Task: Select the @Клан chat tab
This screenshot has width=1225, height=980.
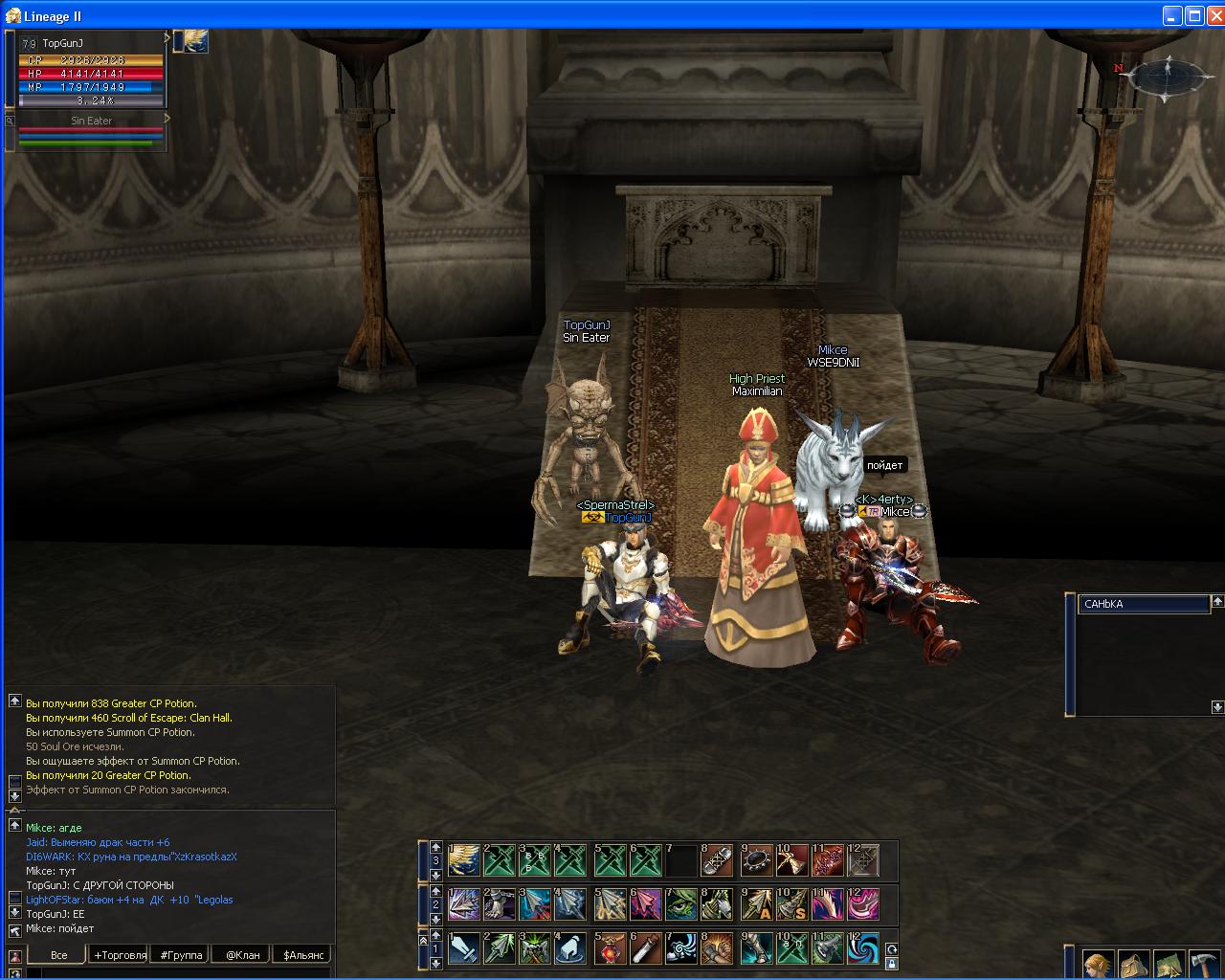Action: (242, 954)
